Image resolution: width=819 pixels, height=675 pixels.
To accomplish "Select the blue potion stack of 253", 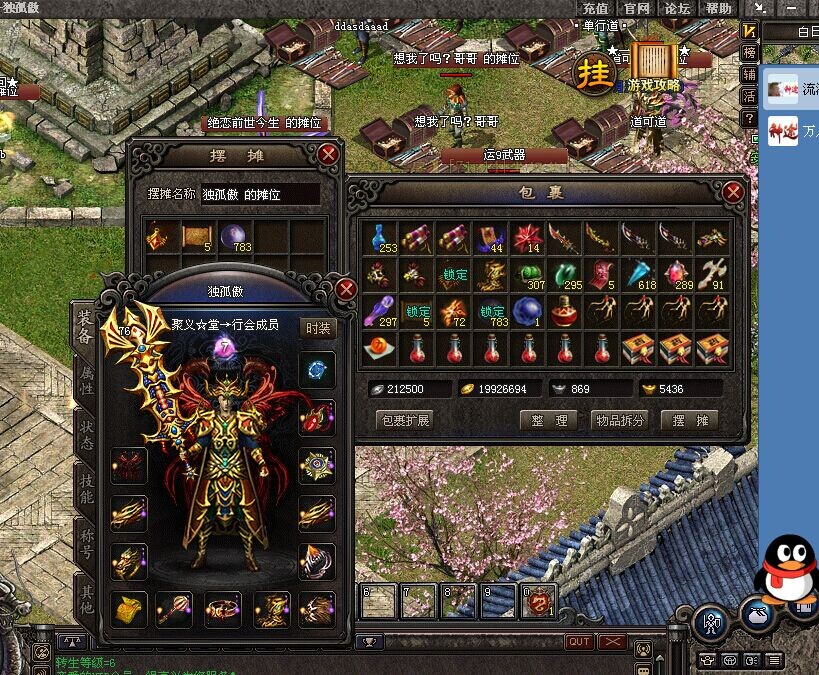I will pyautogui.click(x=381, y=238).
